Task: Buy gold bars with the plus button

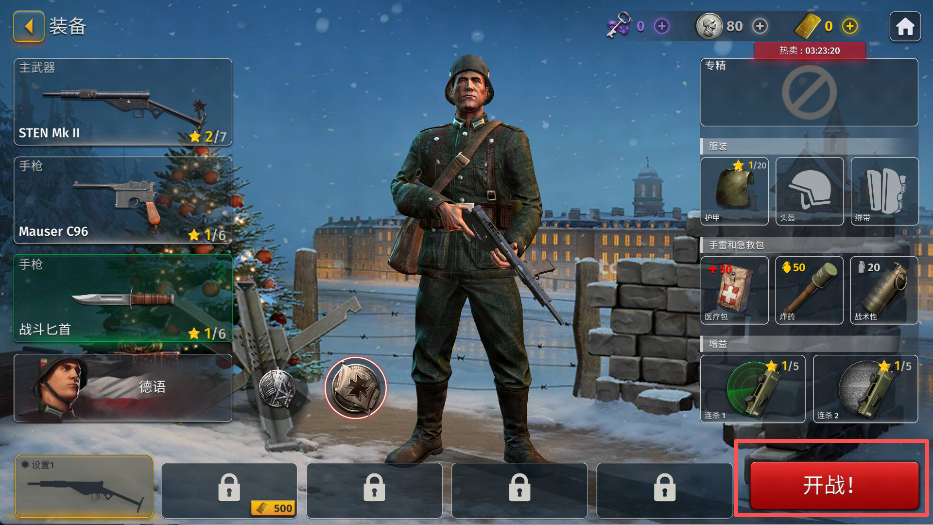Action: (850, 26)
